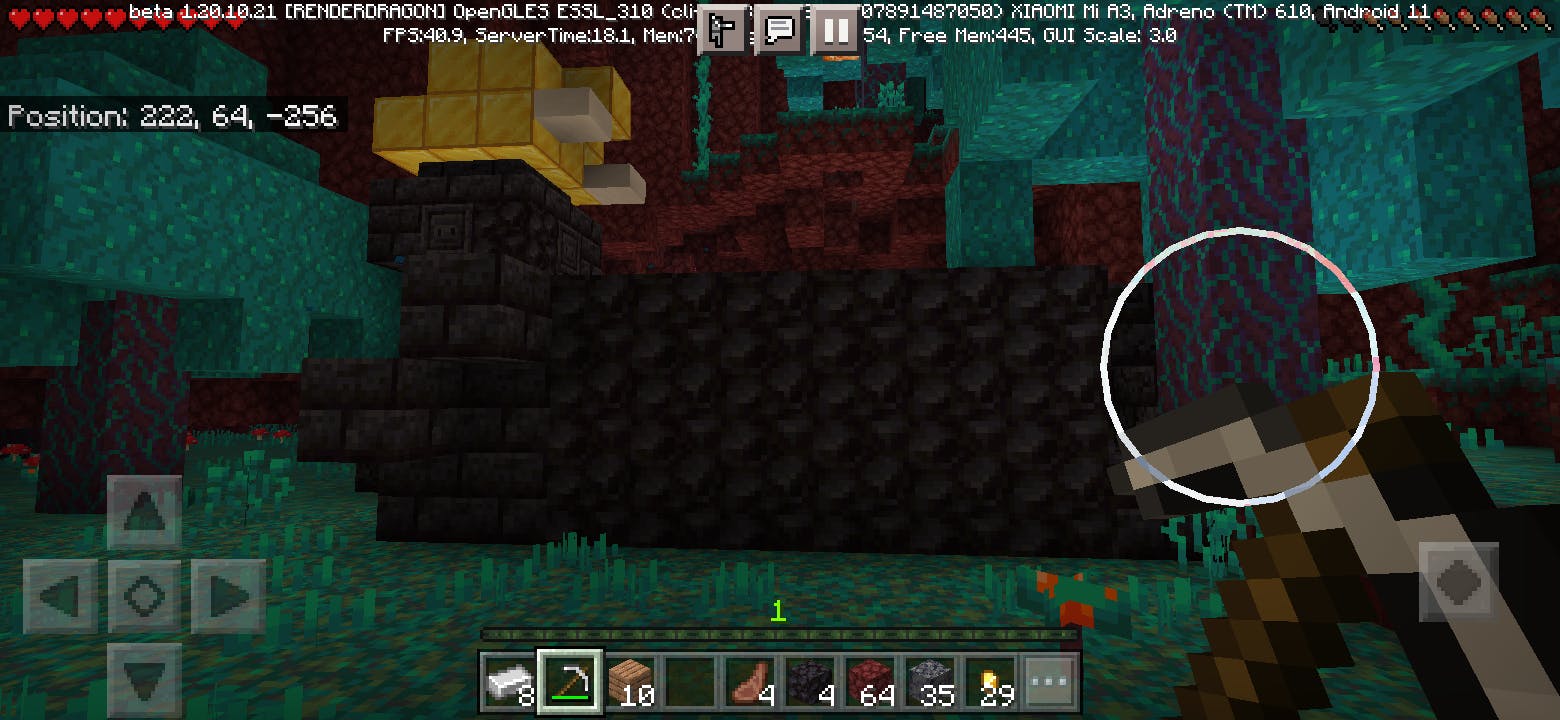Tap the move right arrow
The width and height of the screenshot is (1560, 720).
click(x=228, y=597)
